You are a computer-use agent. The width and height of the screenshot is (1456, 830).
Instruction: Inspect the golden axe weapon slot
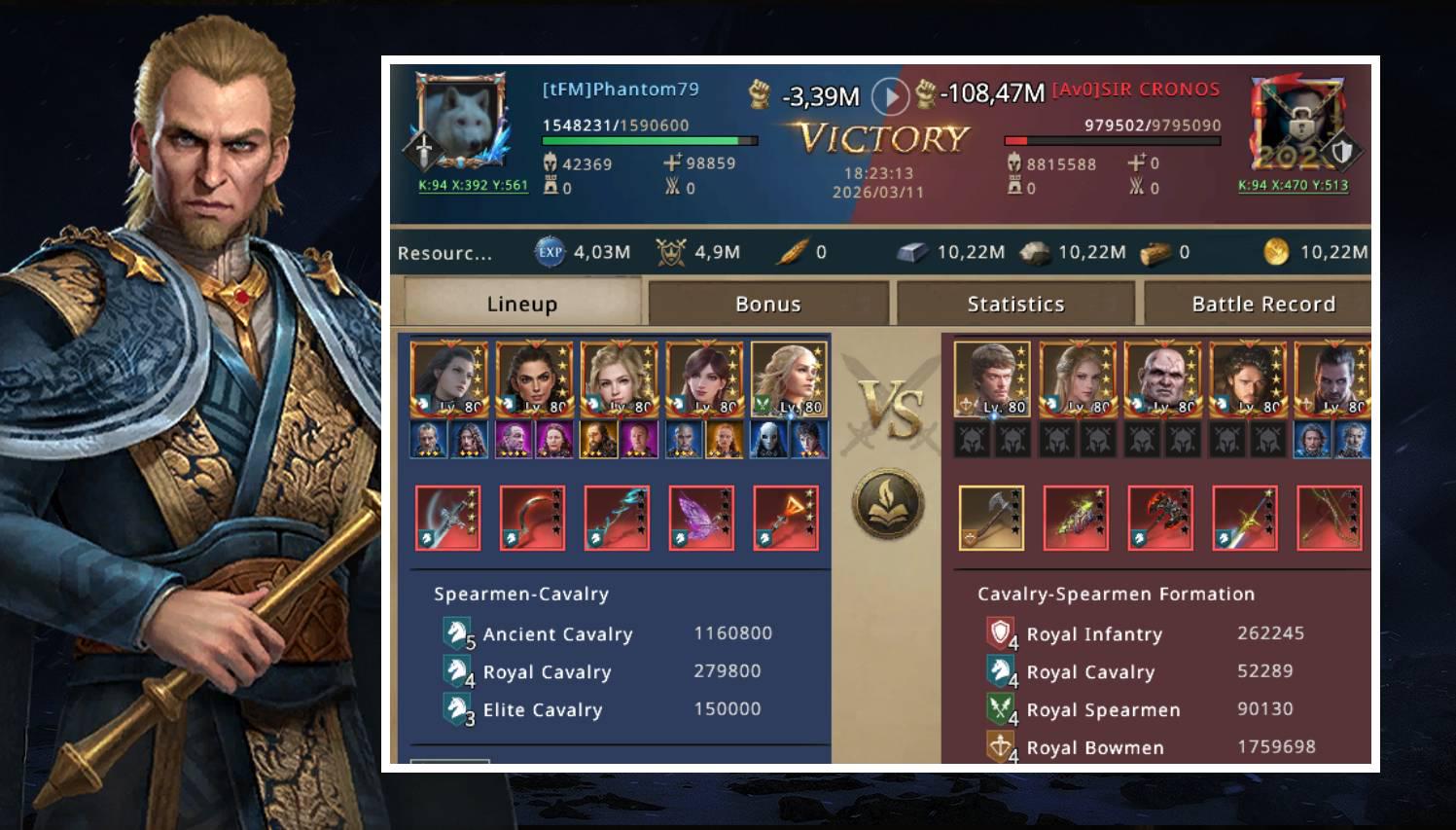point(991,518)
